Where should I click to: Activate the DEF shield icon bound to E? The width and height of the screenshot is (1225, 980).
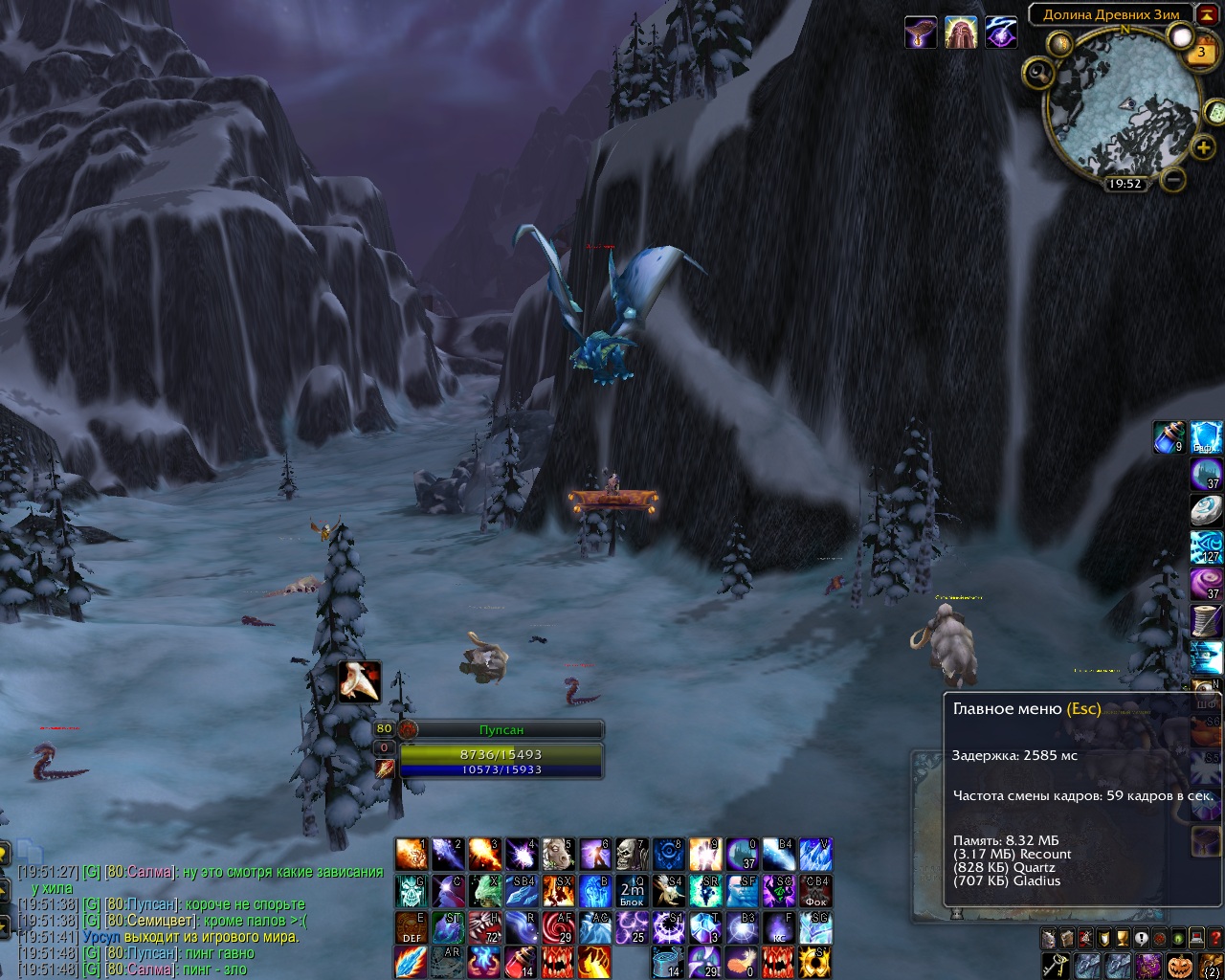point(412,926)
